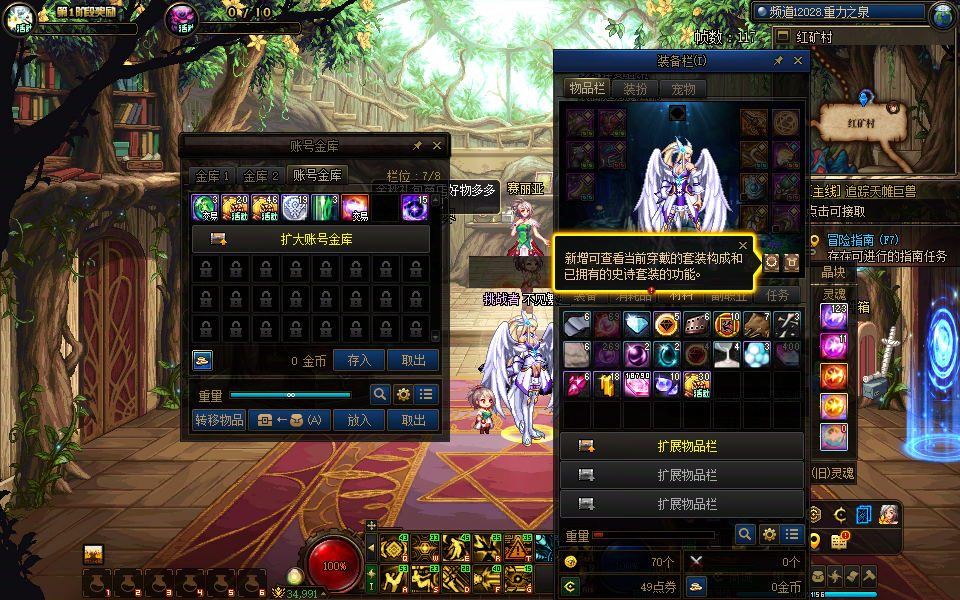This screenshot has height=600, width=960.
Task: Select the blue diamond item in inventory
Action: coord(637,324)
